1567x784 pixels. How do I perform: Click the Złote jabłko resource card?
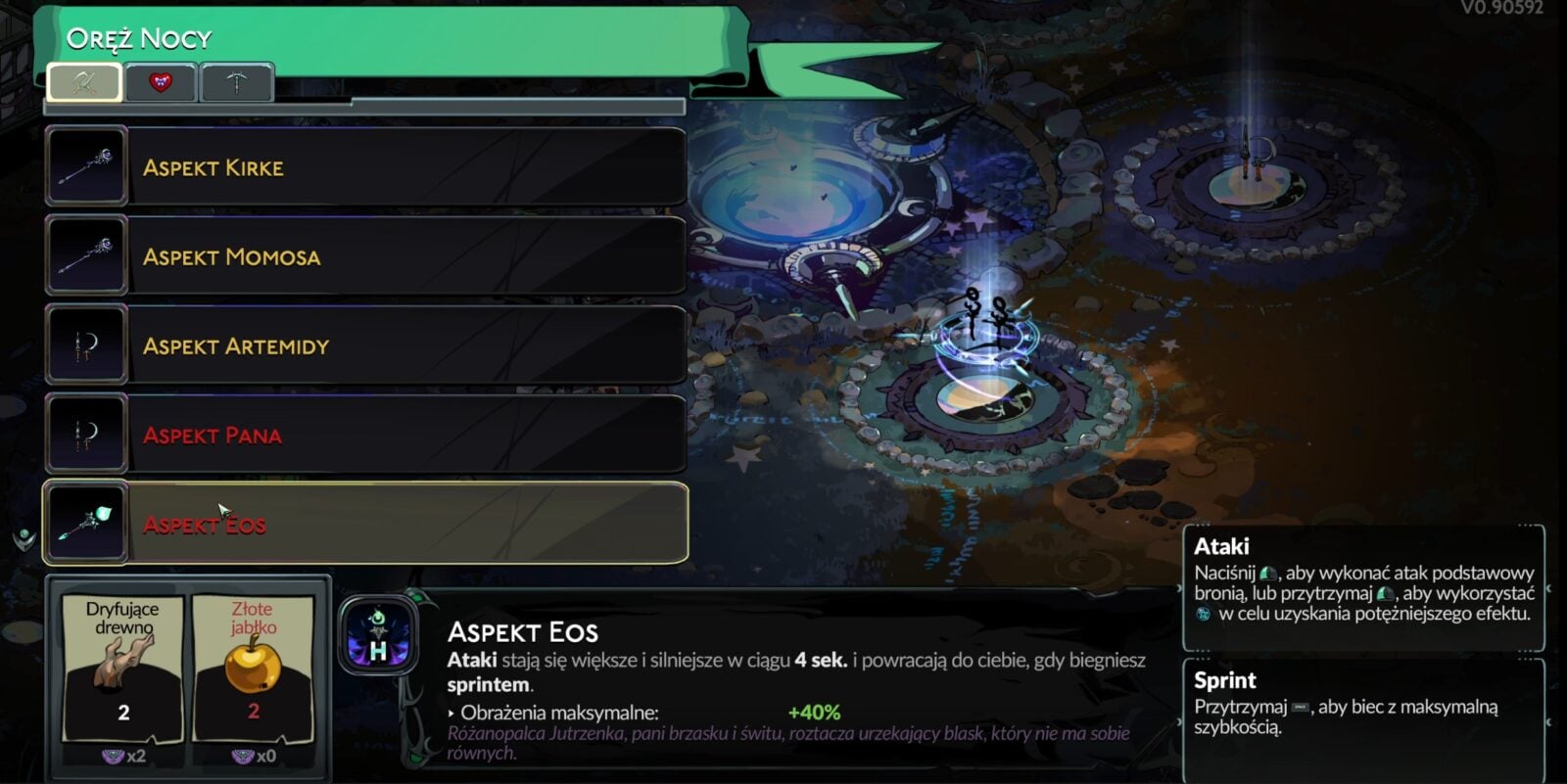[x=254, y=669]
